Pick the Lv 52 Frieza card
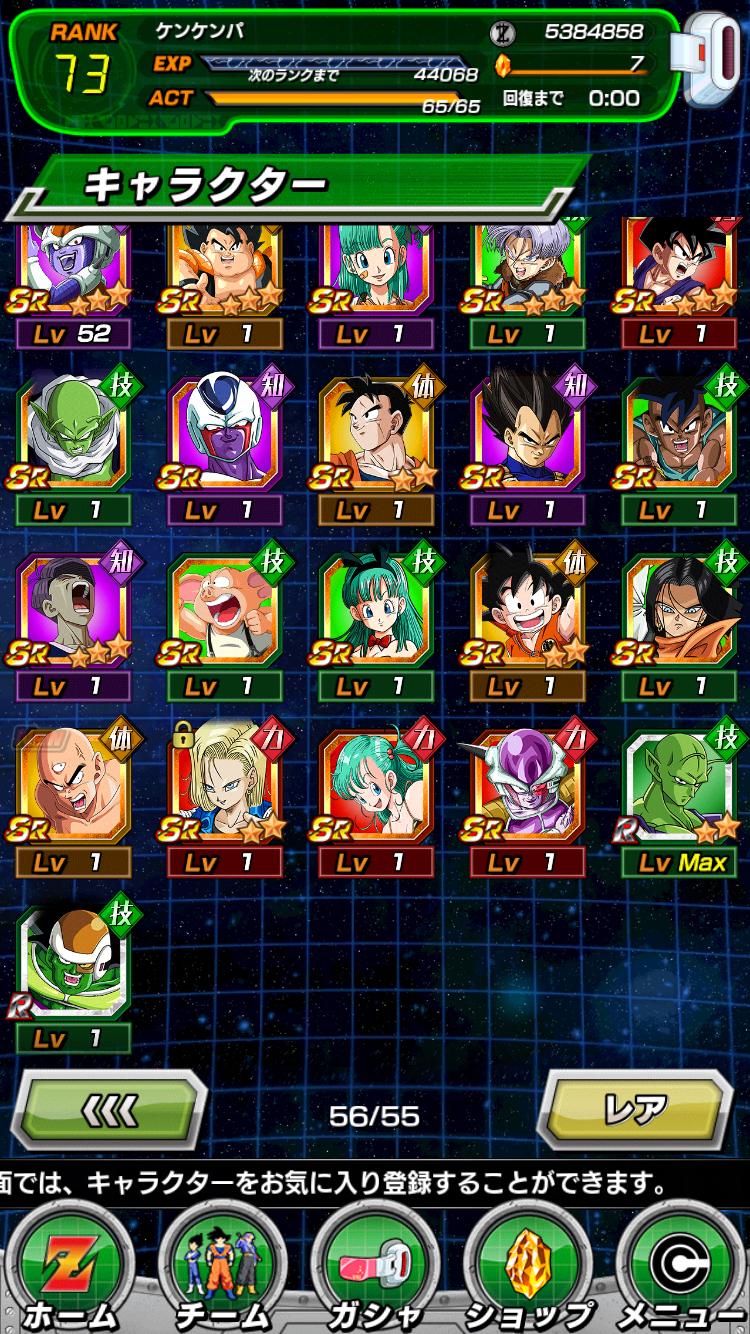750x1334 pixels. tap(73, 270)
